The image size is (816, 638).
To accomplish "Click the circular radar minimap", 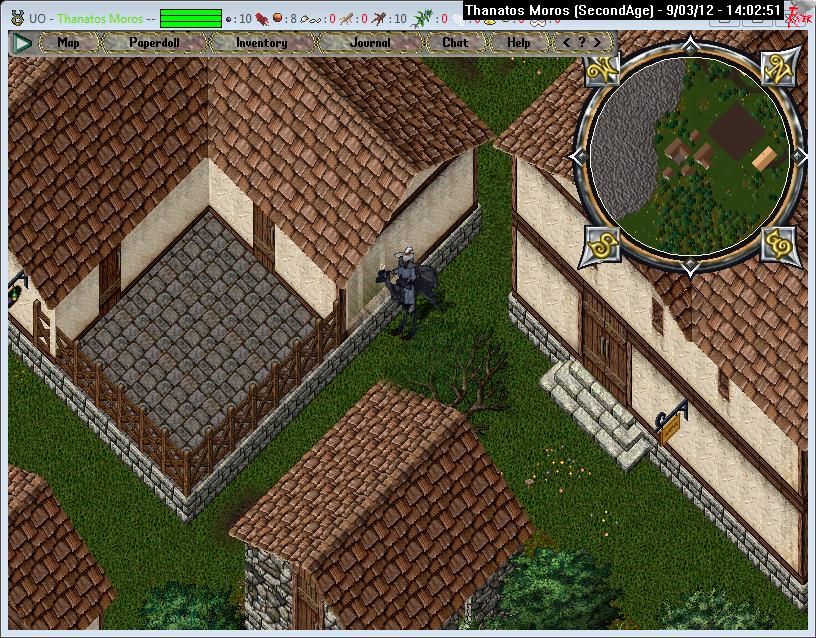I will click(x=688, y=156).
